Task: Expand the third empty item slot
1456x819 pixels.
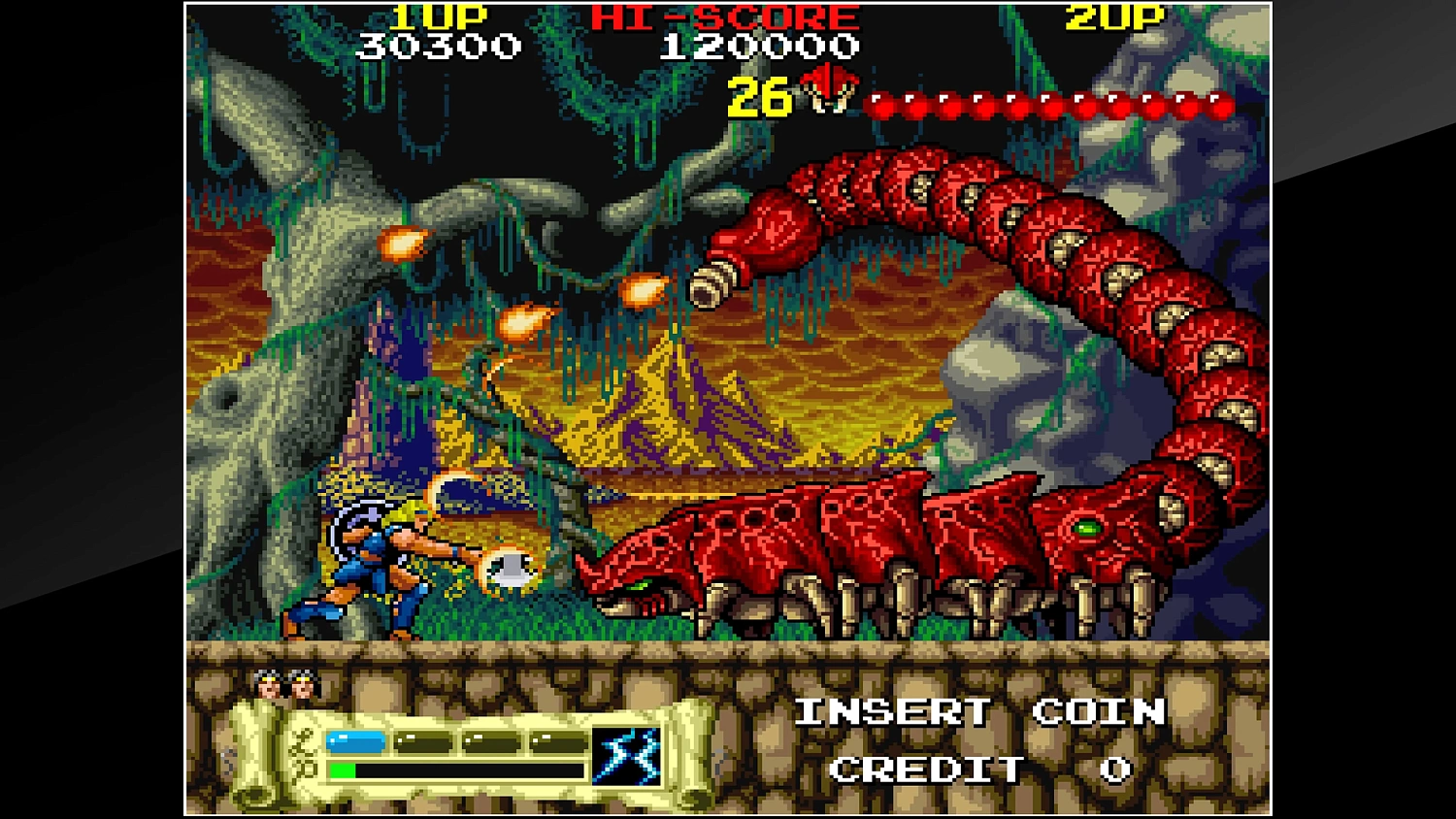Action: (491, 739)
